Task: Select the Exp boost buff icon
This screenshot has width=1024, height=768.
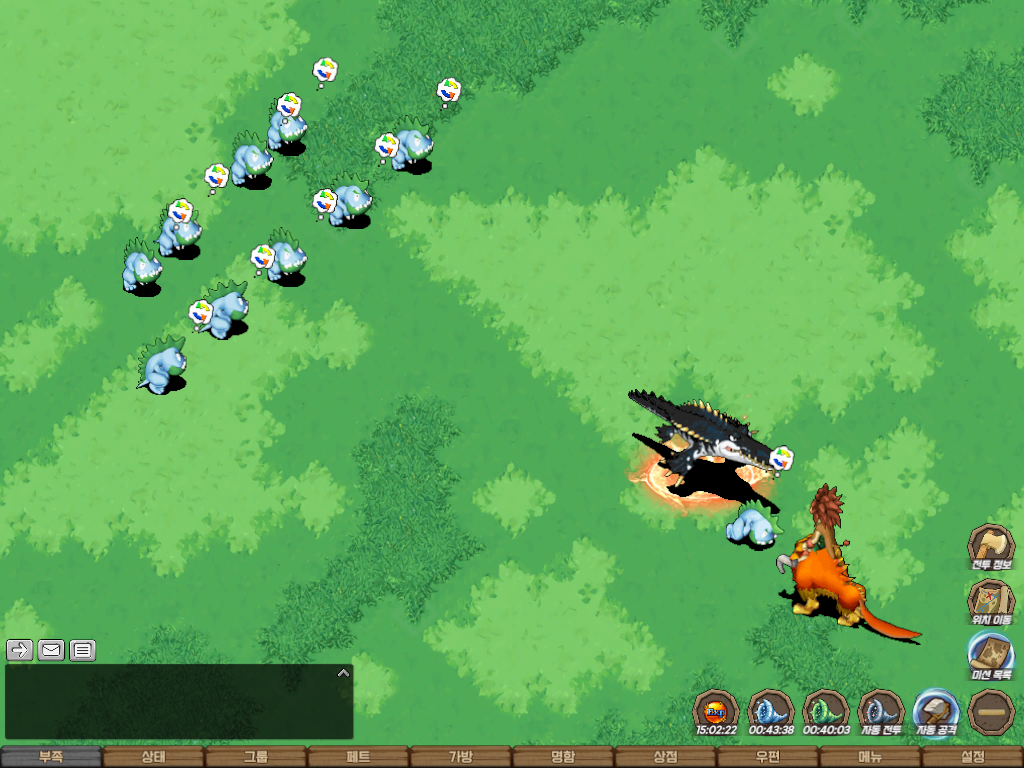Action: (716, 712)
